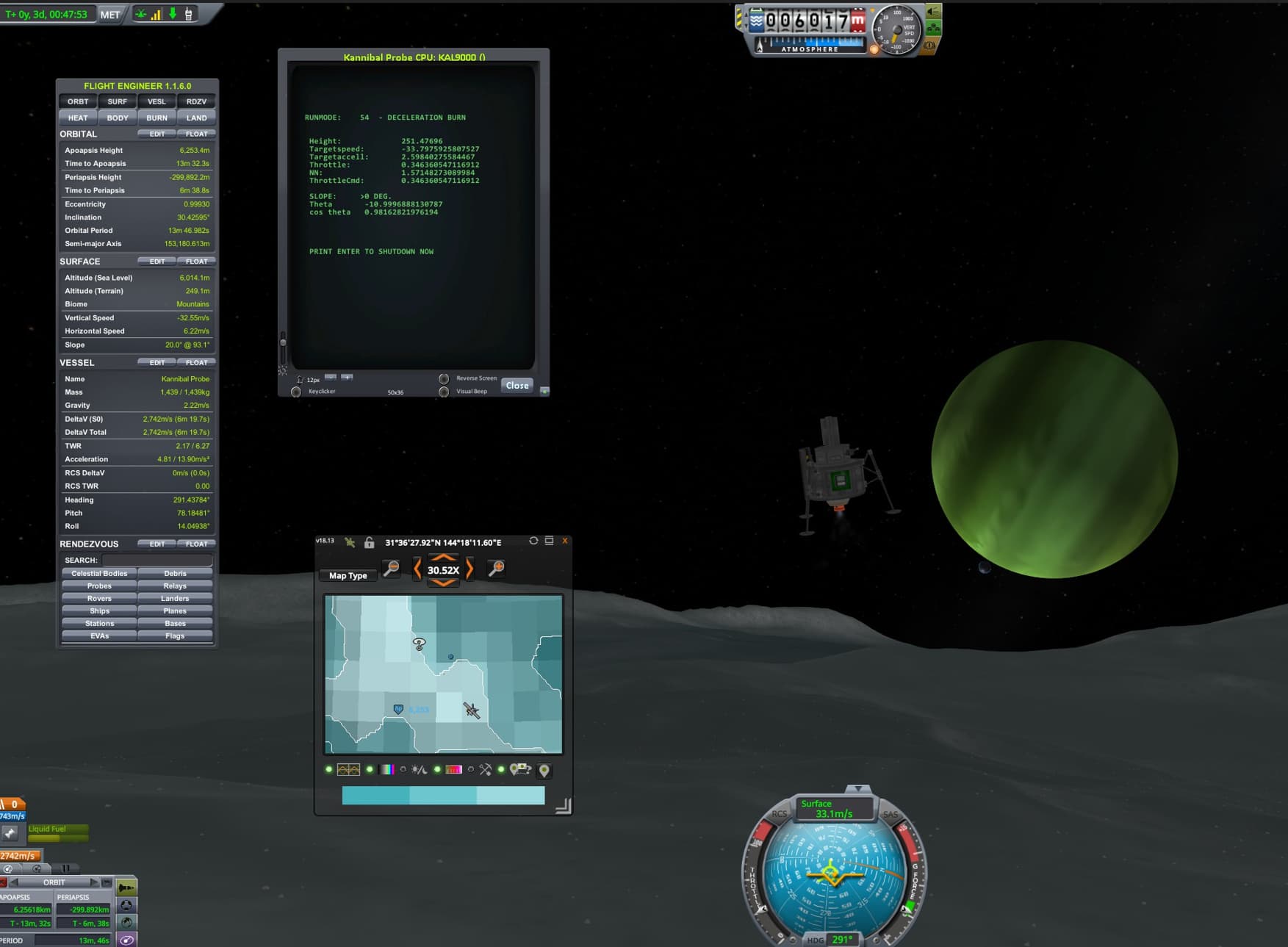Toggle Visual Beep on the KAL9000 panel

tap(445, 392)
